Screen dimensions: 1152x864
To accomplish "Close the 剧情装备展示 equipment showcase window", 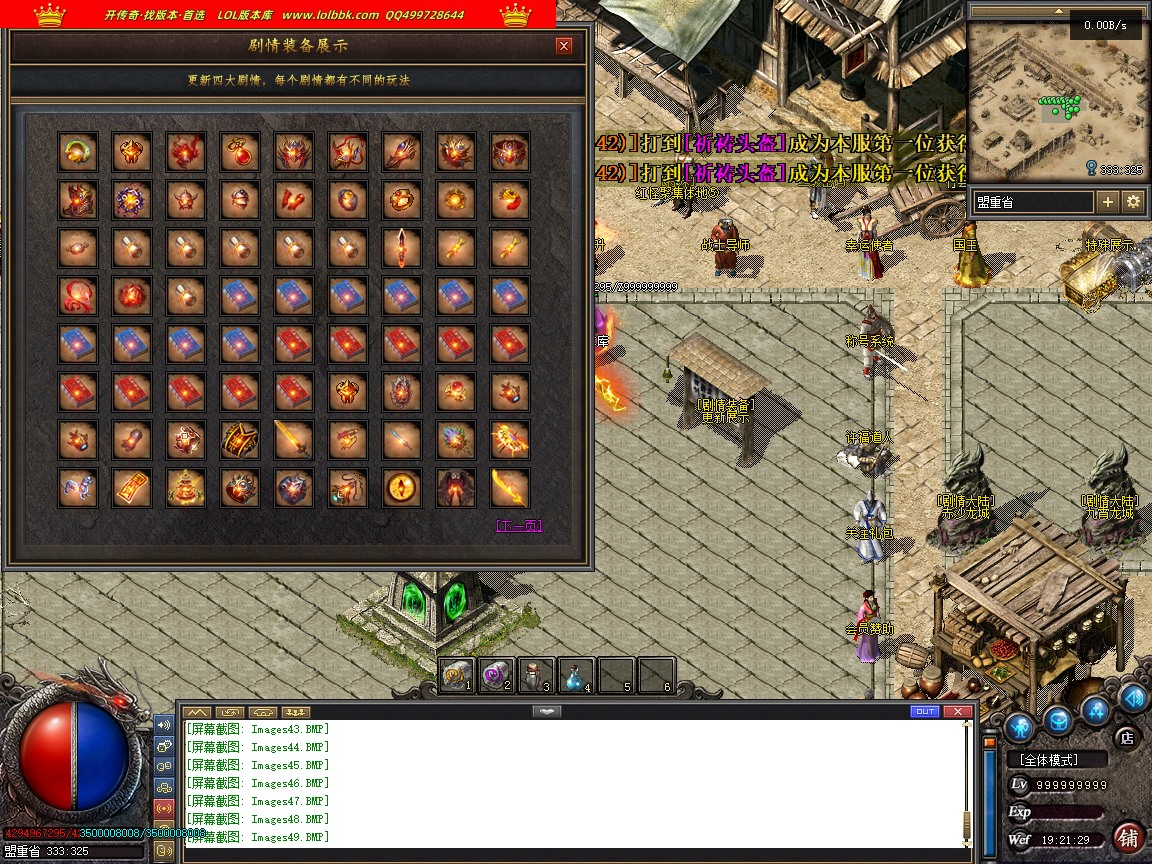I will point(564,46).
